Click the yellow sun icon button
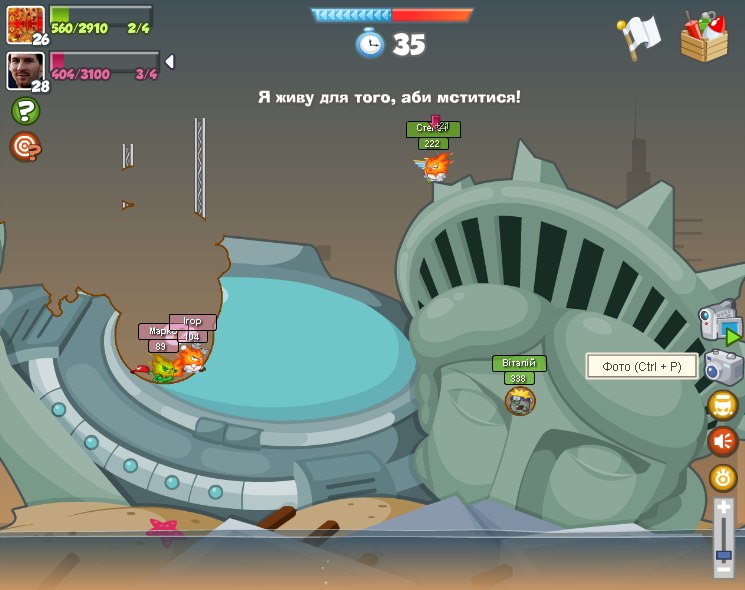The width and height of the screenshot is (745, 590). [723, 478]
